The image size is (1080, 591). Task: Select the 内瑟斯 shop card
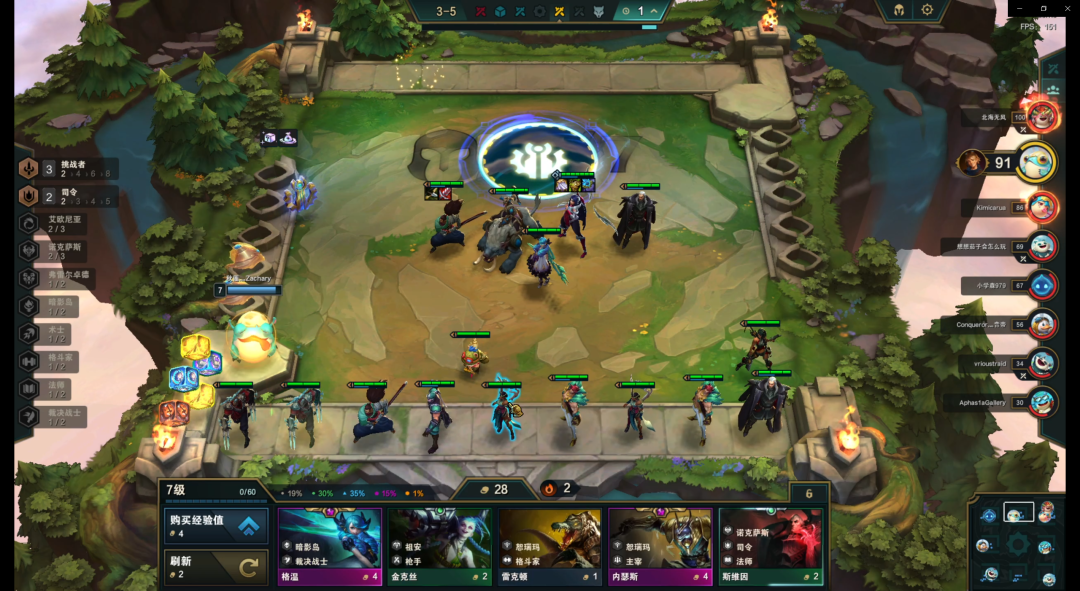pyautogui.click(x=660, y=545)
